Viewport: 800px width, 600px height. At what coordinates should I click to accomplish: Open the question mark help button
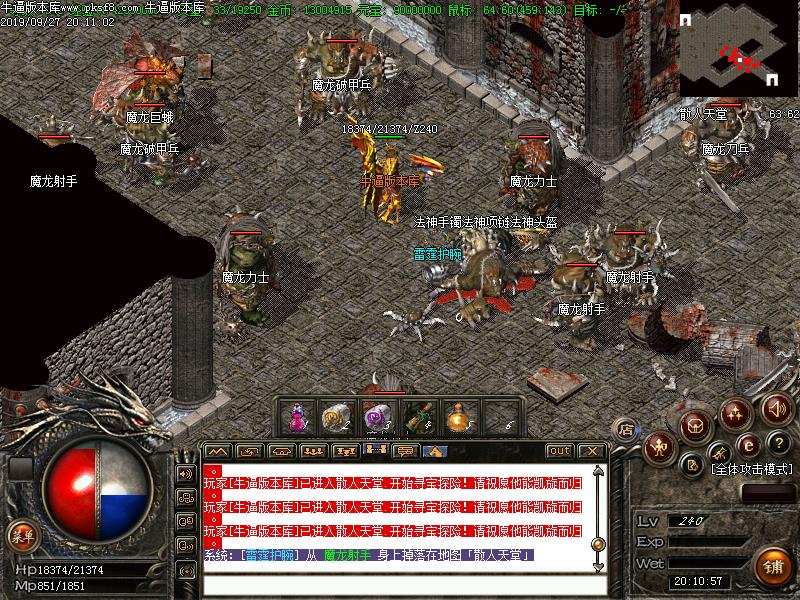pos(777,444)
